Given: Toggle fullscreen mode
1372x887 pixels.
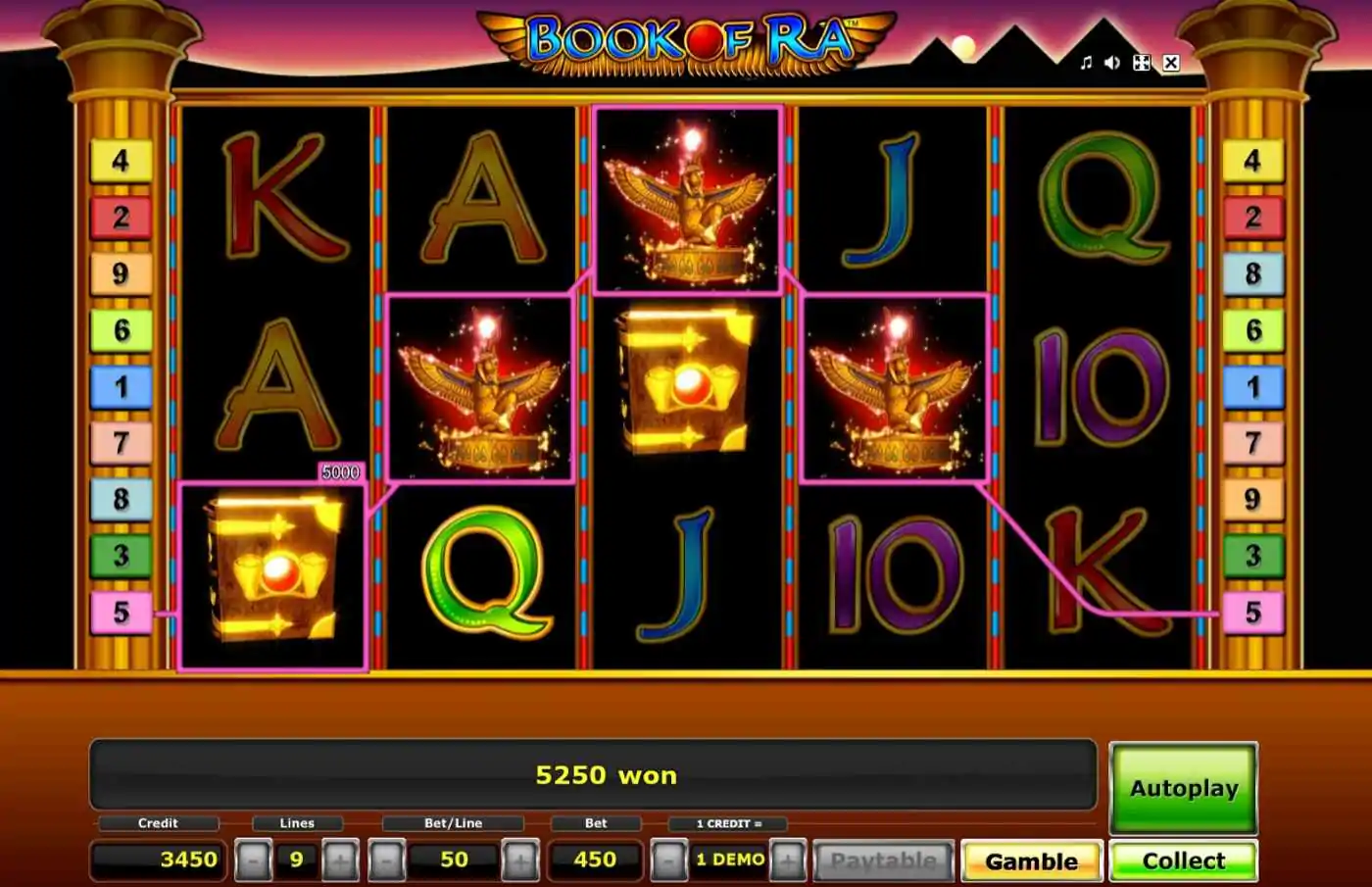Looking at the screenshot, I should [x=1142, y=63].
